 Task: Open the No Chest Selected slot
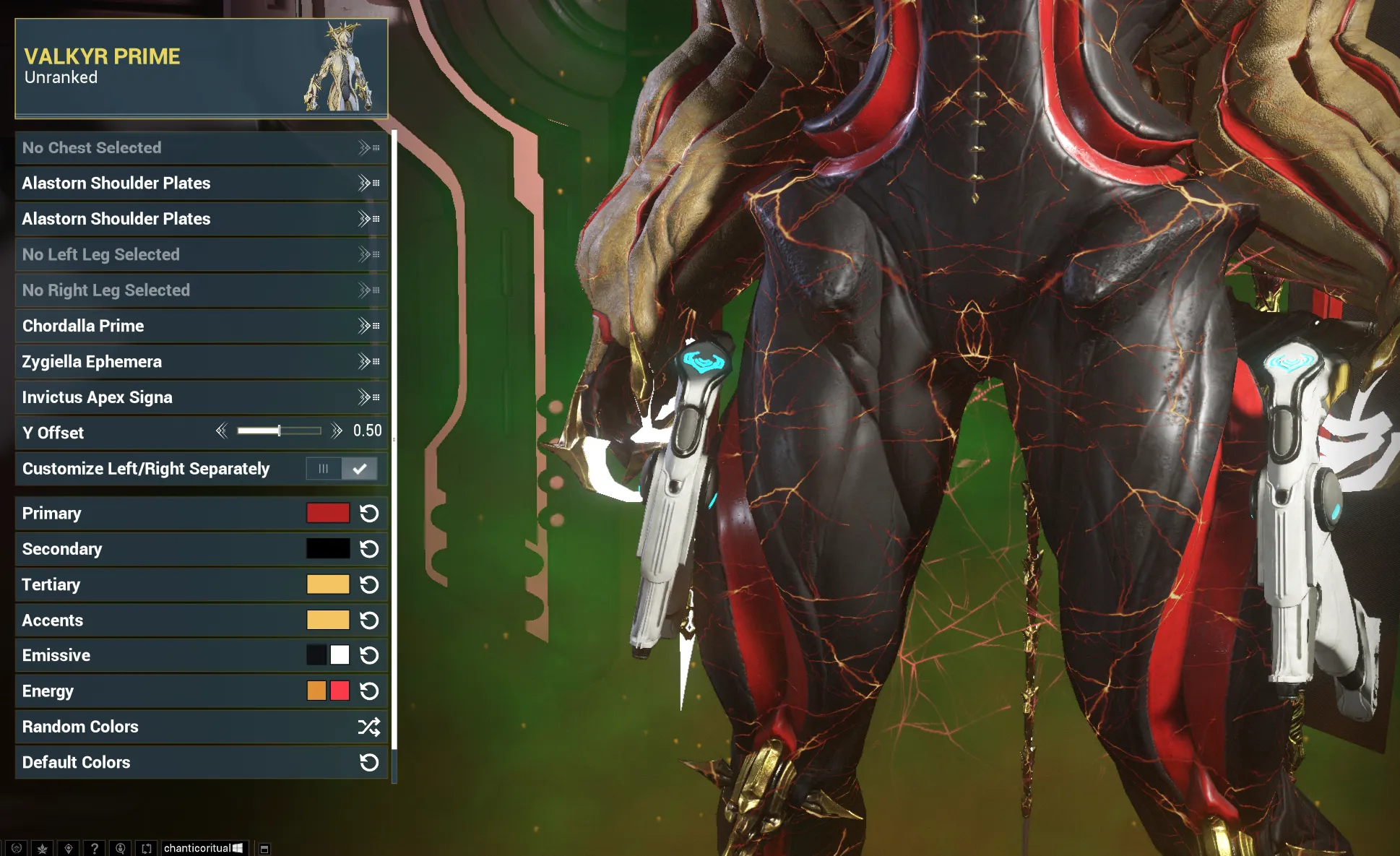click(x=201, y=148)
